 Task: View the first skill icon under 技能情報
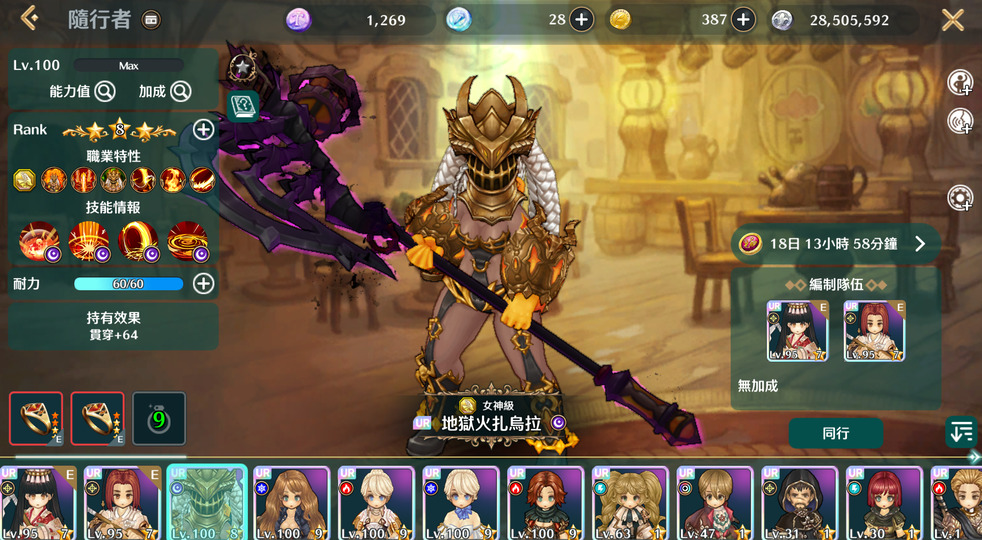[x=40, y=241]
